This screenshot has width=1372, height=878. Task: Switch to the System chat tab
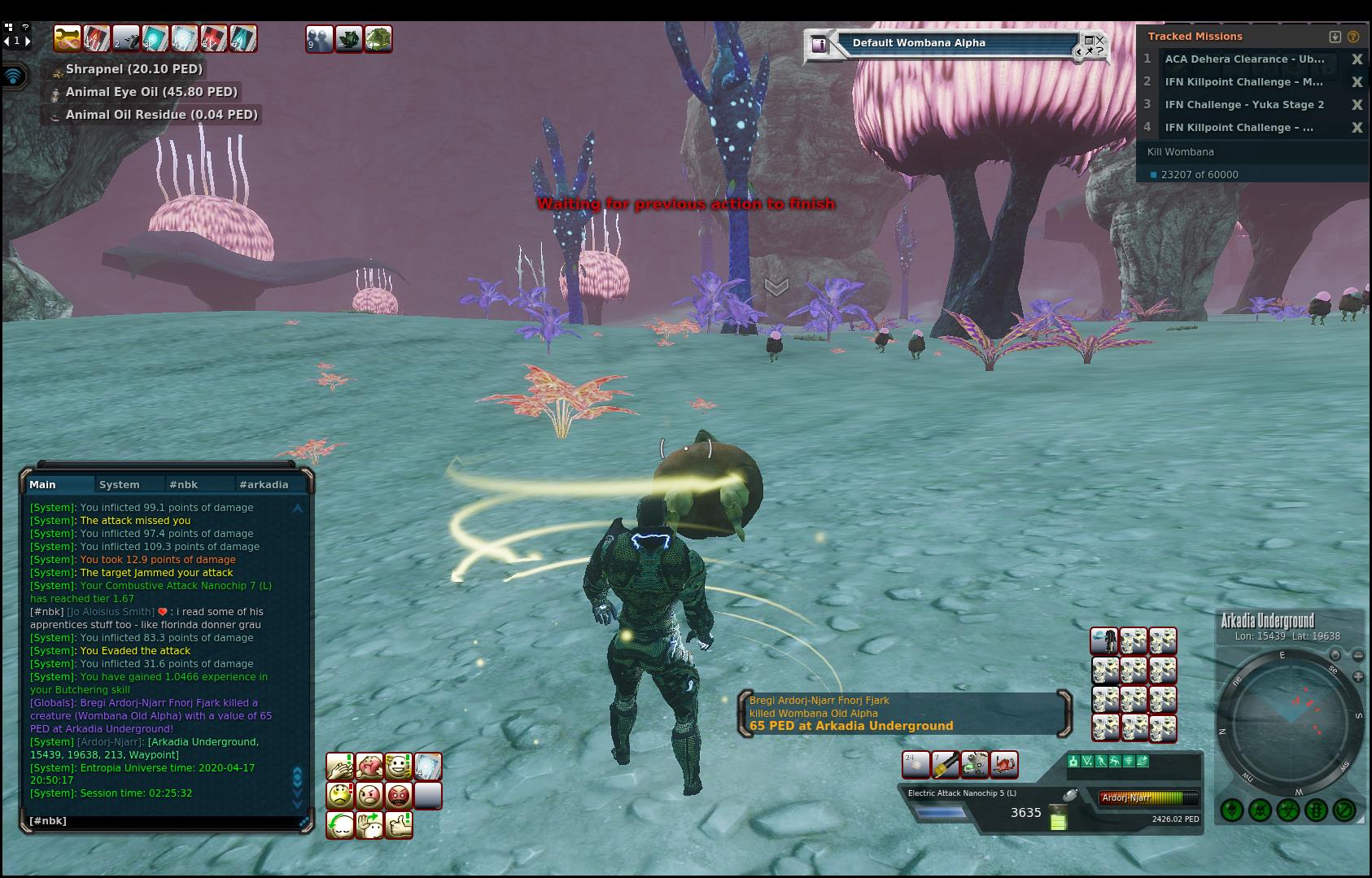pyautogui.click(x=119, y=484)
